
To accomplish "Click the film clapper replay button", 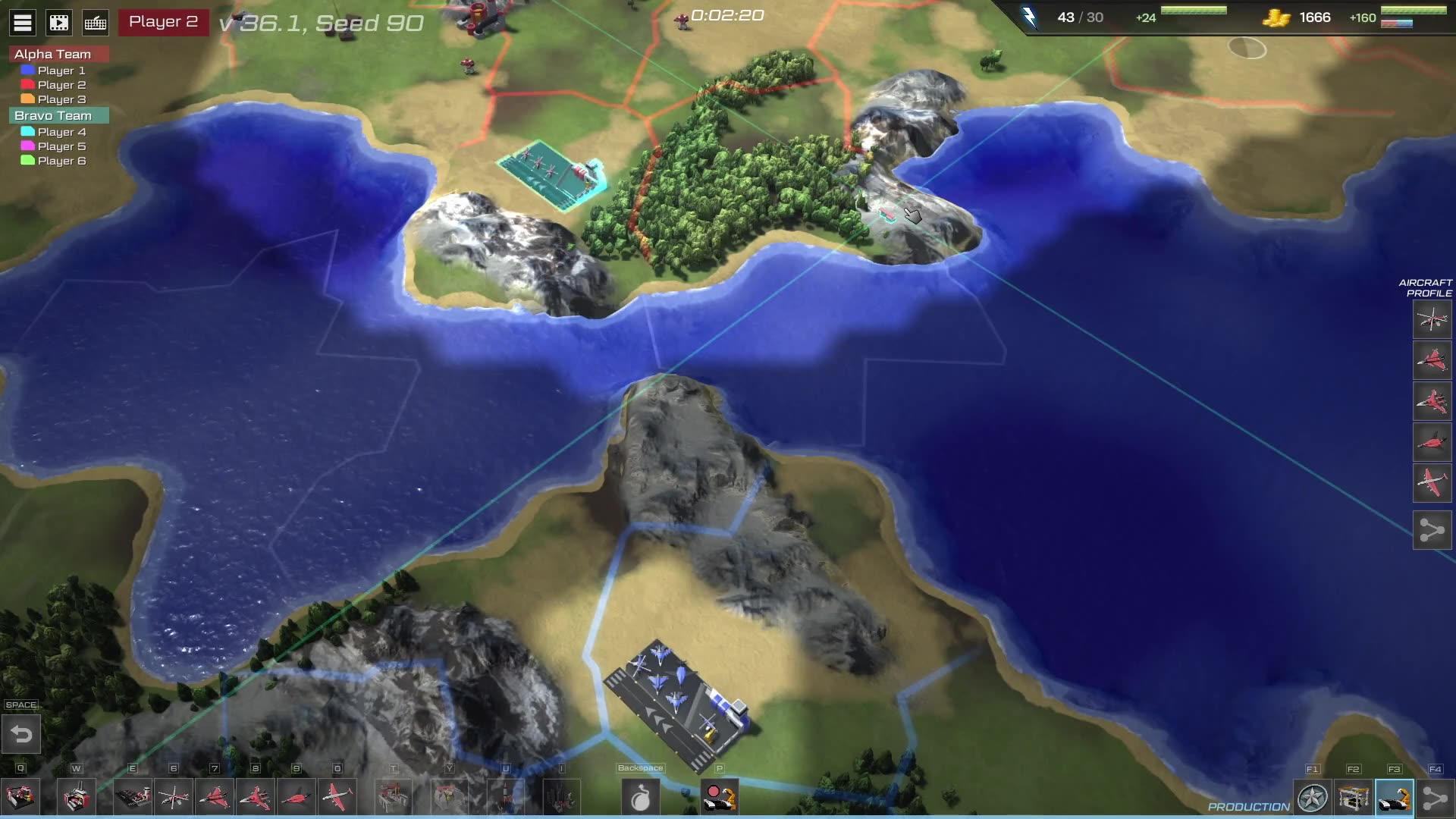I will pyautogui.click(x=59, y=23).
